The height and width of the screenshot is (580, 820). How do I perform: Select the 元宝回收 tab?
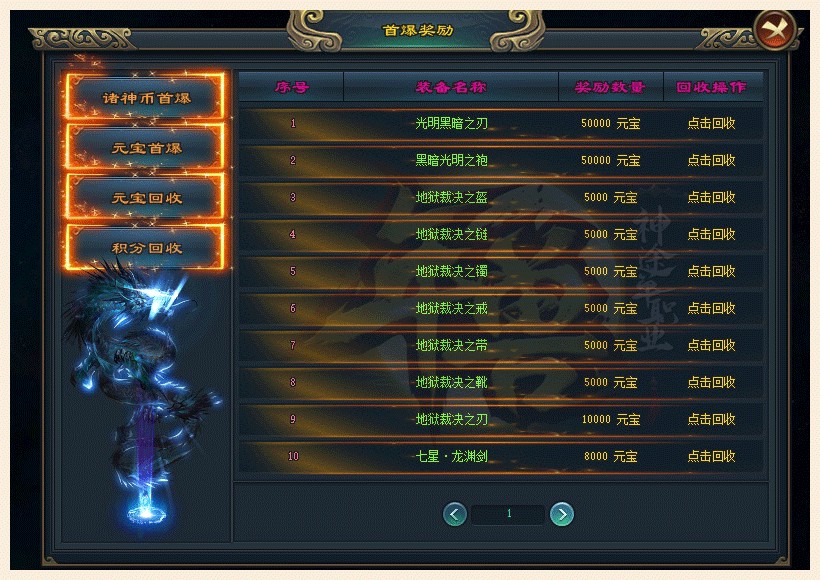click(146, 197)
